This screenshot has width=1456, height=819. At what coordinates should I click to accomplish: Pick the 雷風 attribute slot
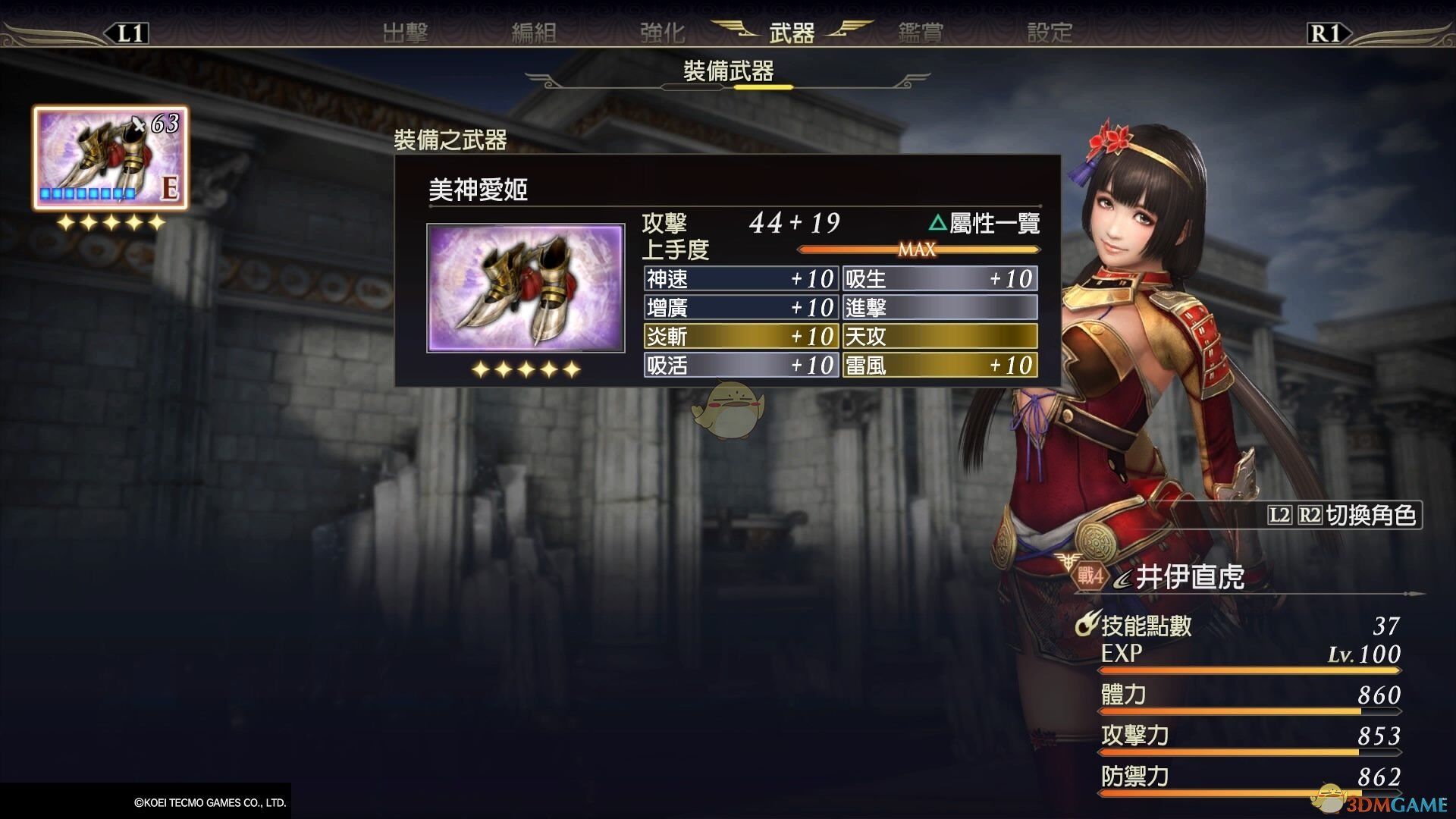(940, 366)
